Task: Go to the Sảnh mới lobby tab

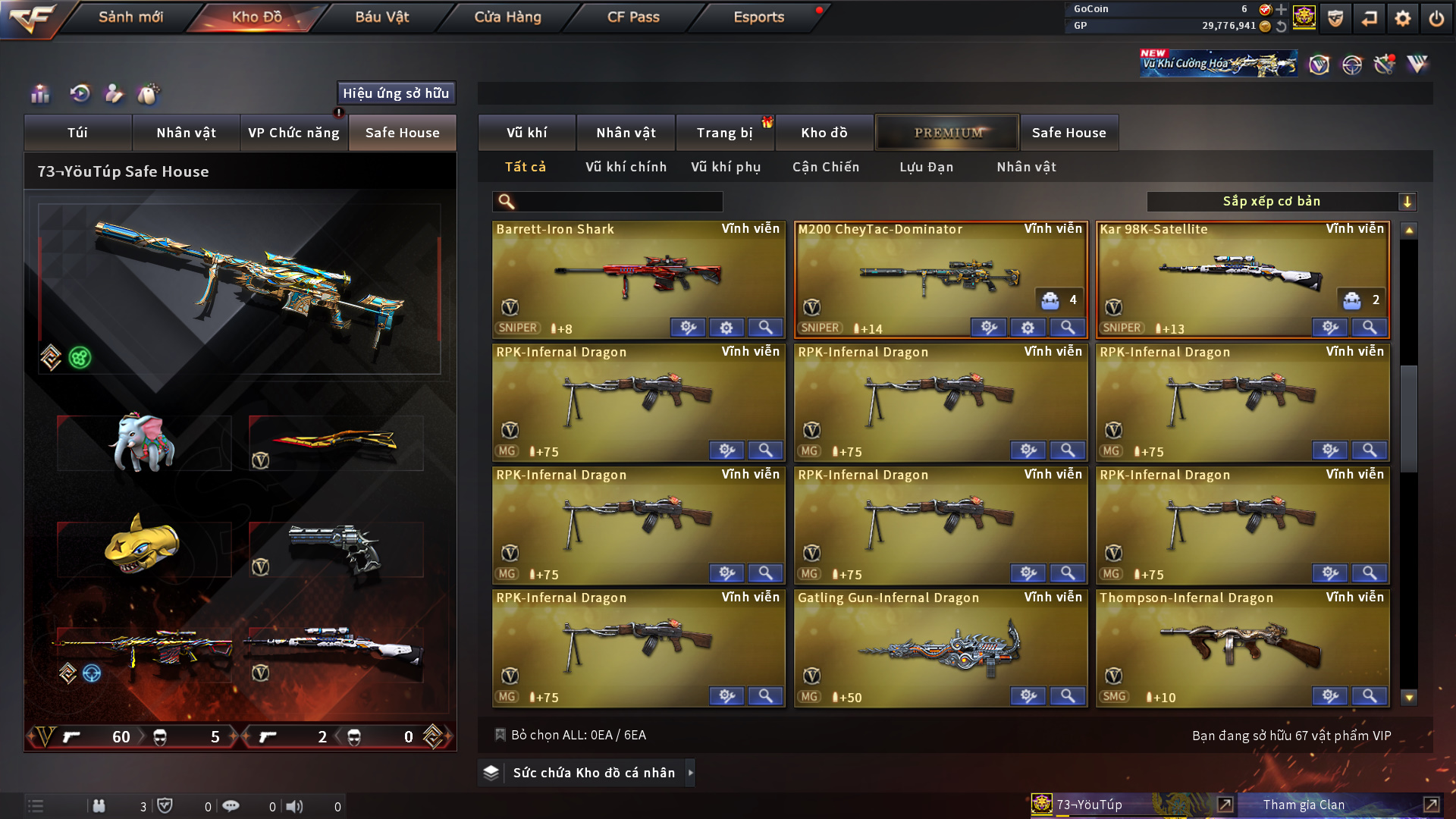Action: coord(130,17)
